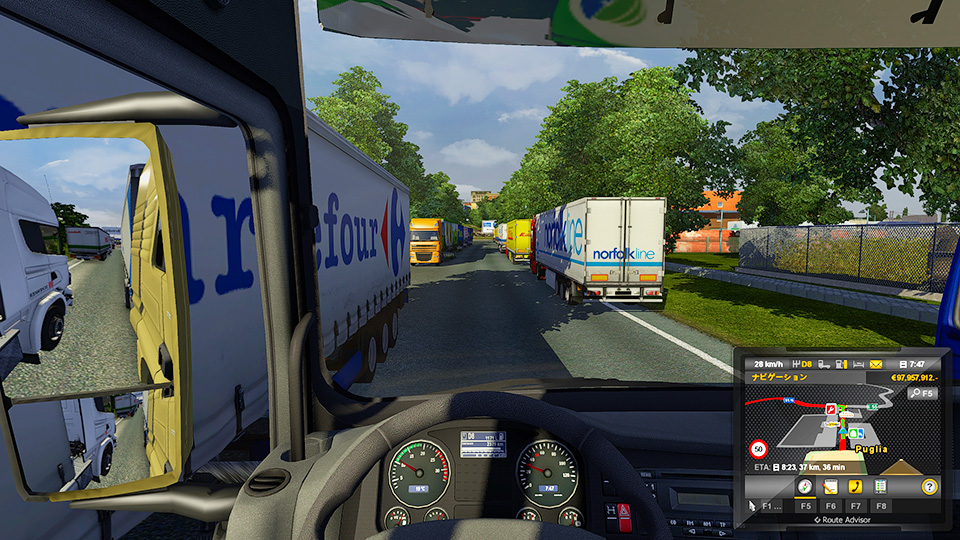Show the Route Advisor checklist info tab

point(880,487)
